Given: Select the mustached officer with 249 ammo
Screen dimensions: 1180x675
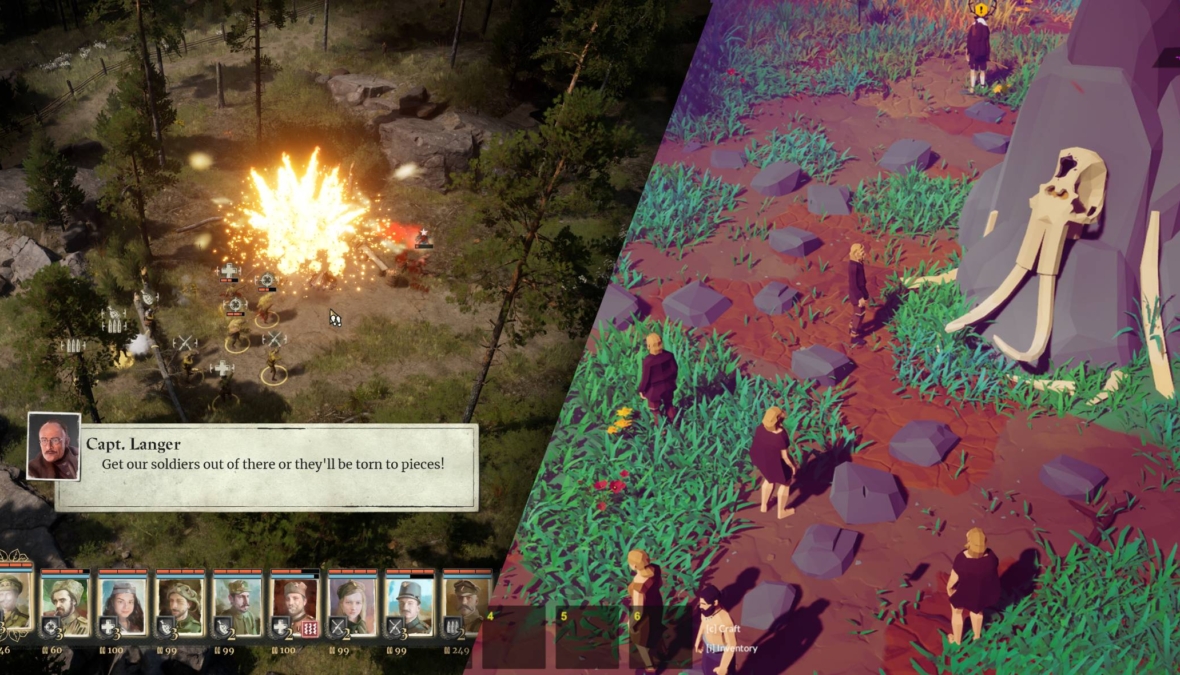Looking at the screenshot, I should point(467,601).
